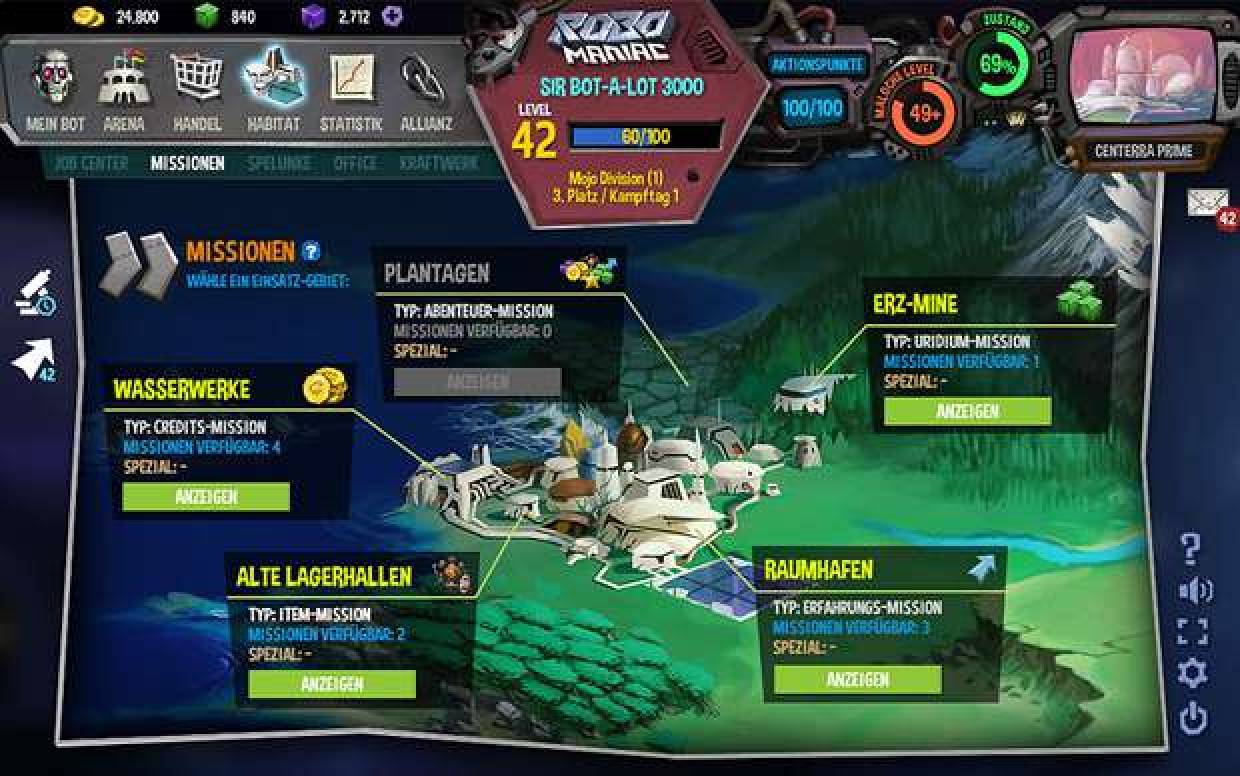
Task: Open the Mein Bot menu
Action: pyautogui.click(x=56, y=90)
